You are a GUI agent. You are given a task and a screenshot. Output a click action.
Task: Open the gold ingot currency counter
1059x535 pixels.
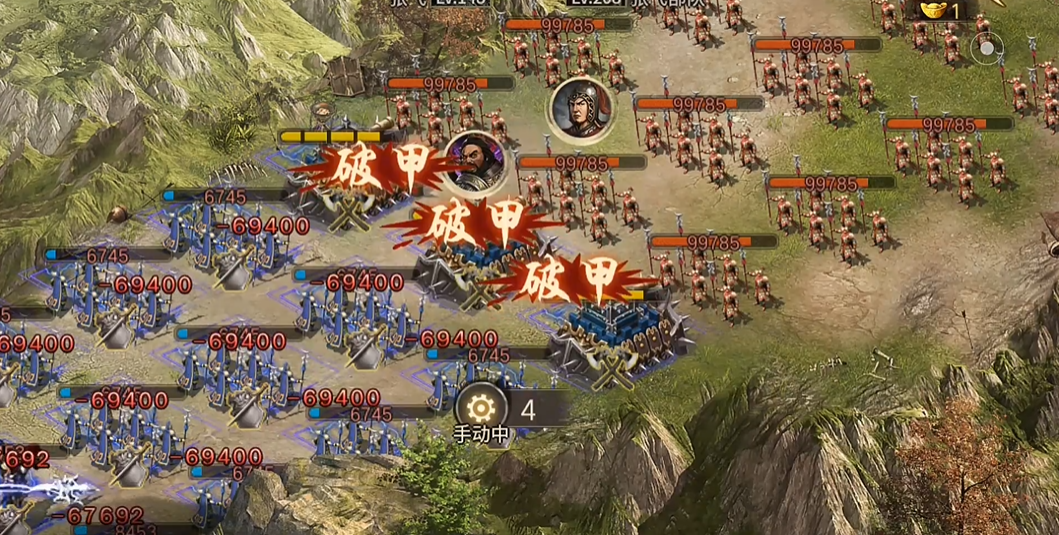943,10
